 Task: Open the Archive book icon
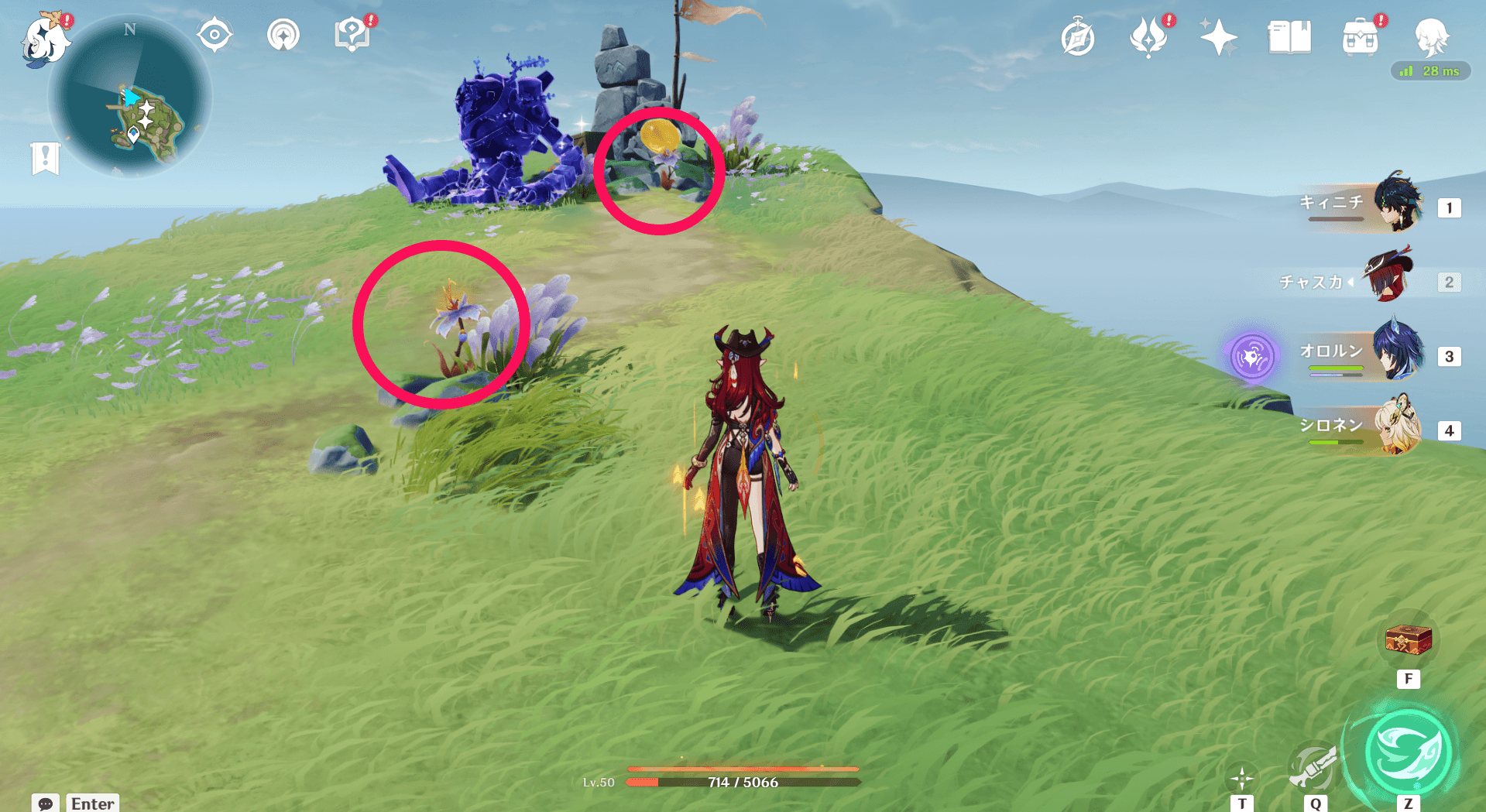tap(1288, 35)
